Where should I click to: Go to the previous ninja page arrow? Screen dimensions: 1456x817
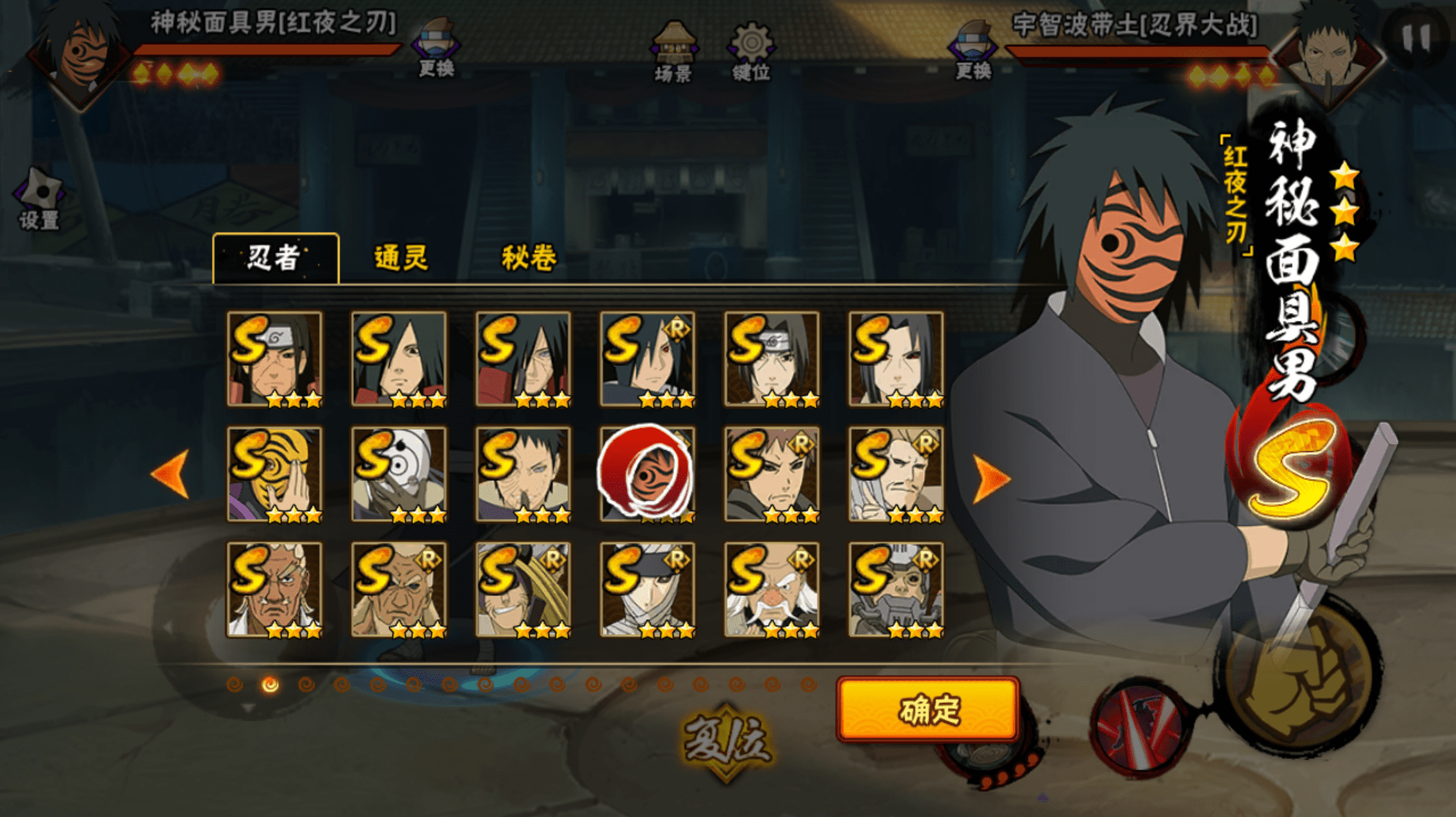coord(171,474)
